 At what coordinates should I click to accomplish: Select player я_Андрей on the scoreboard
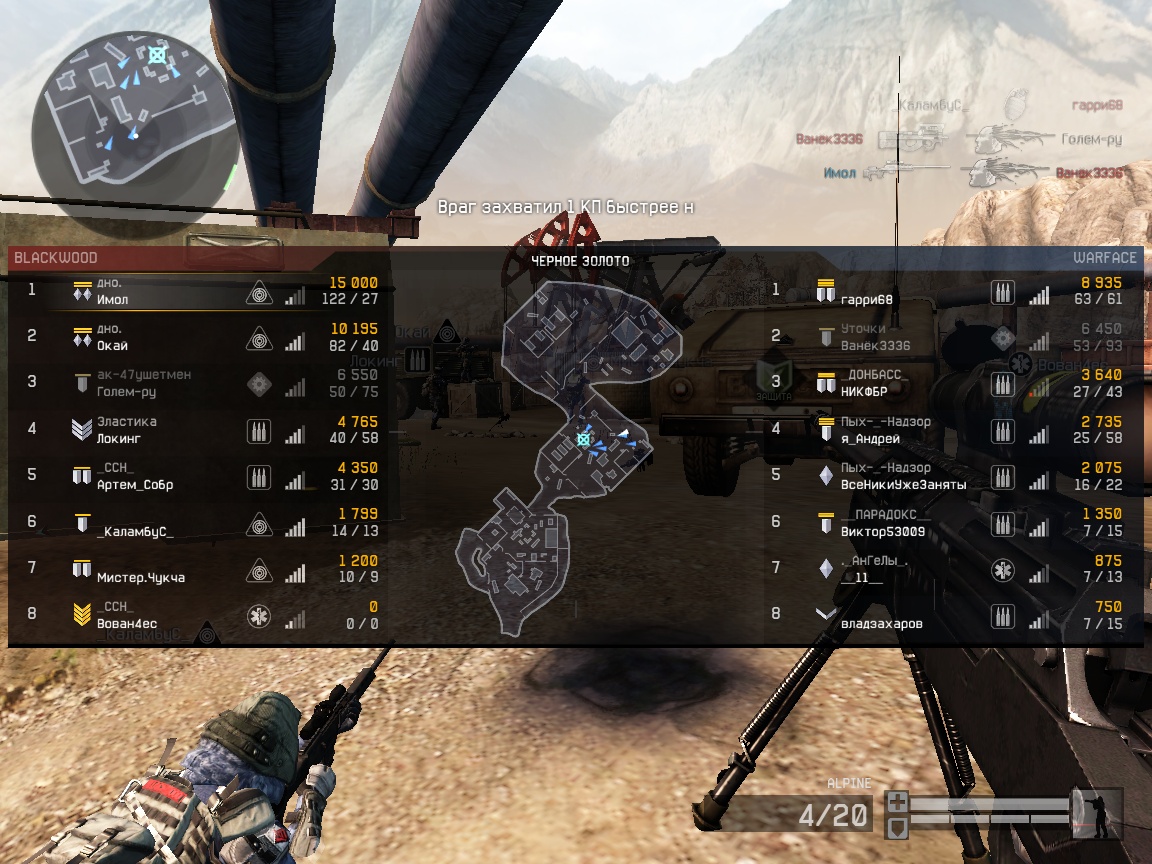[x=870, y=438]
